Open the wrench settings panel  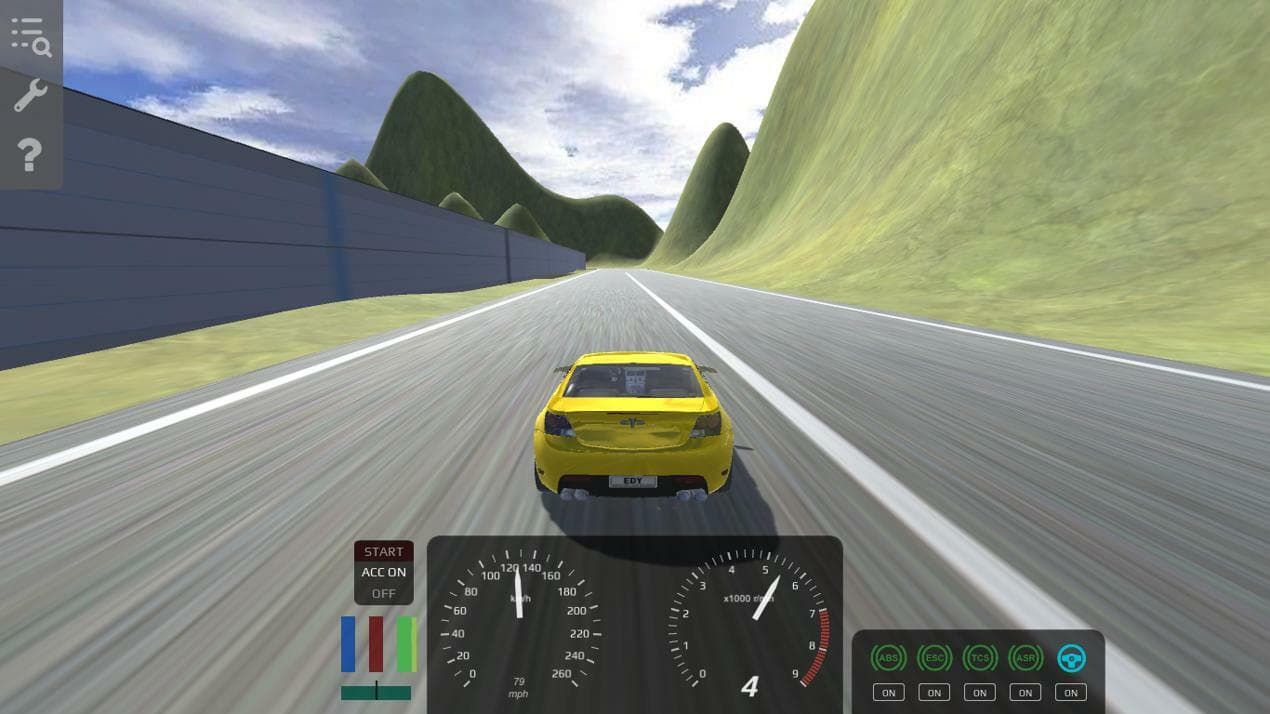30,96
